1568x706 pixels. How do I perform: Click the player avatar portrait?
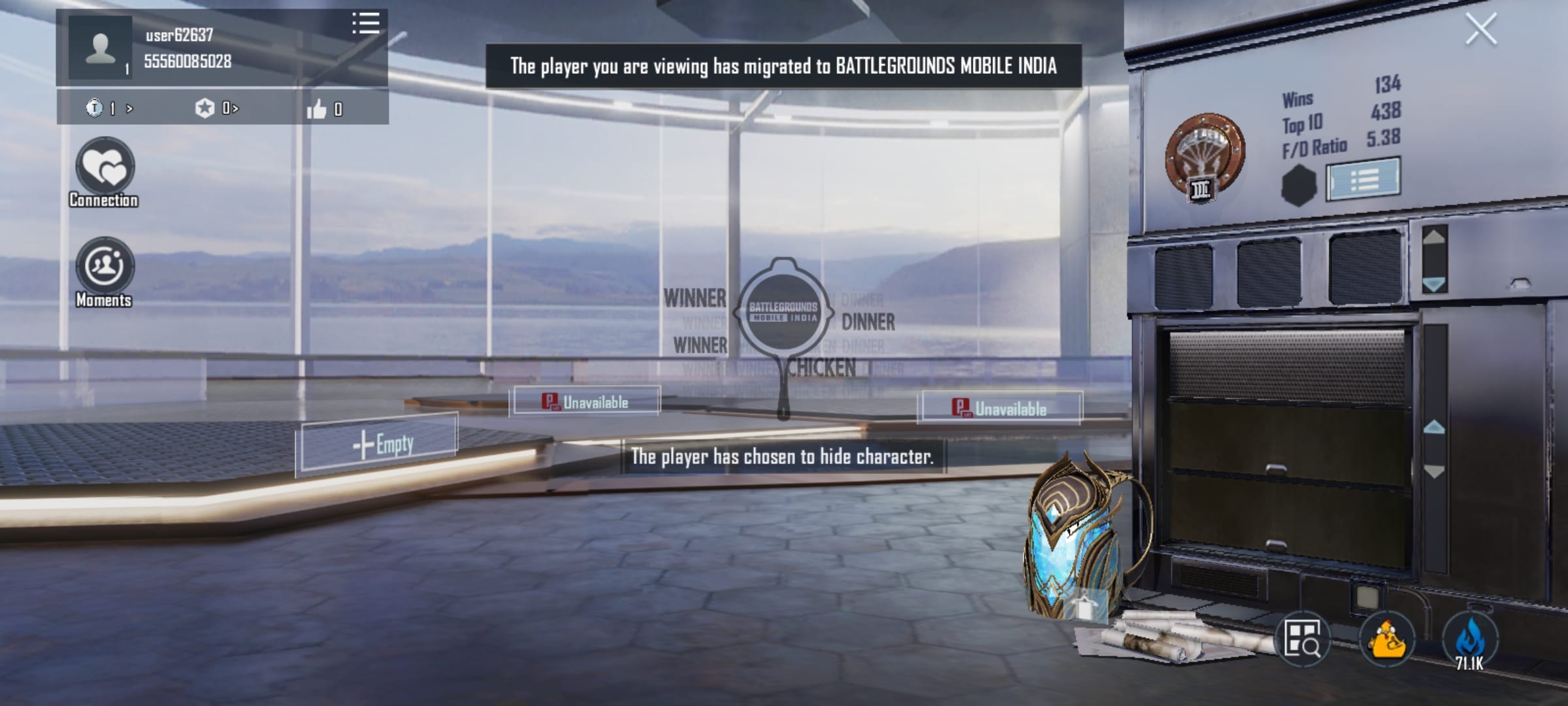coord(100,48)
